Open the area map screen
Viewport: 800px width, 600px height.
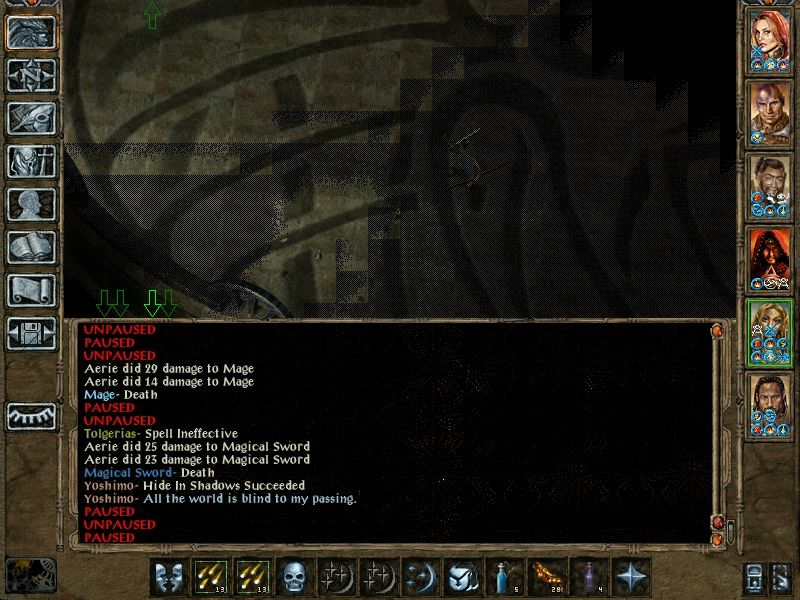[x=31, y=74]
